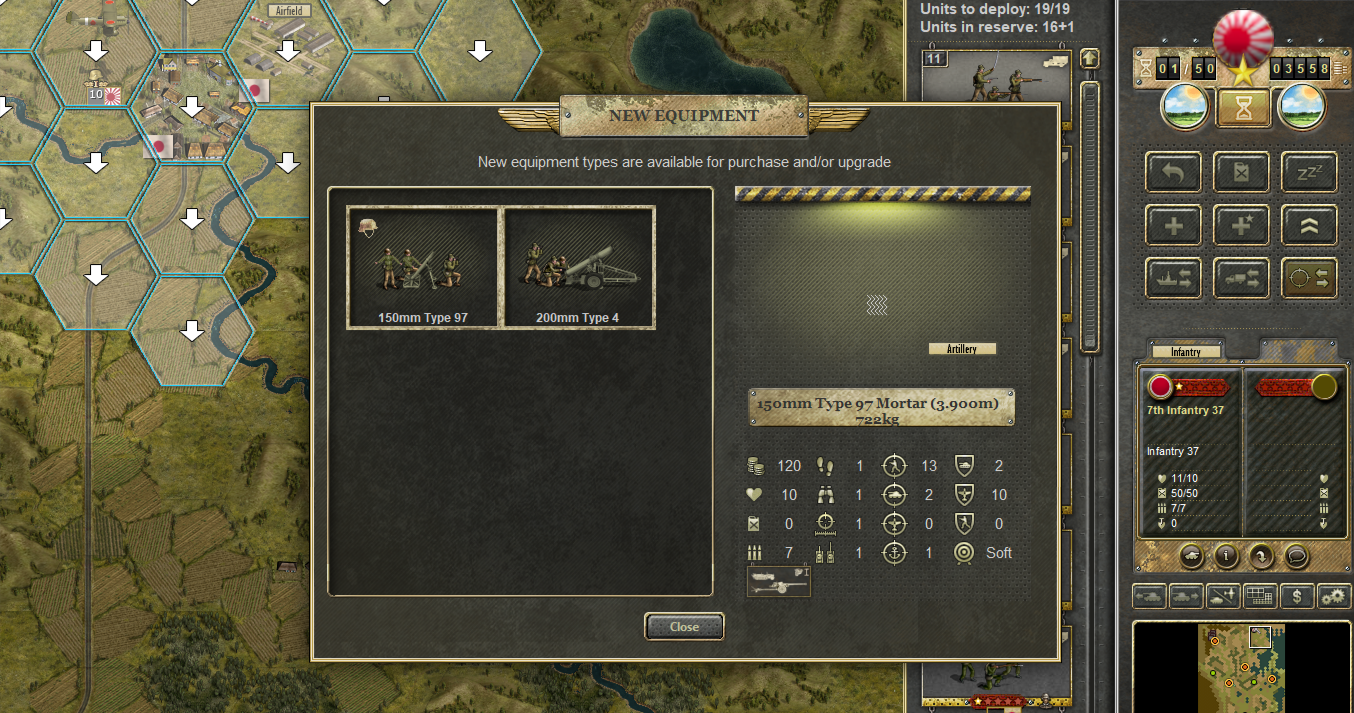Click the hourglass end turn button
This screenshot has width=1354, height=713.
pyautogui.click(x=1243, y=108)
